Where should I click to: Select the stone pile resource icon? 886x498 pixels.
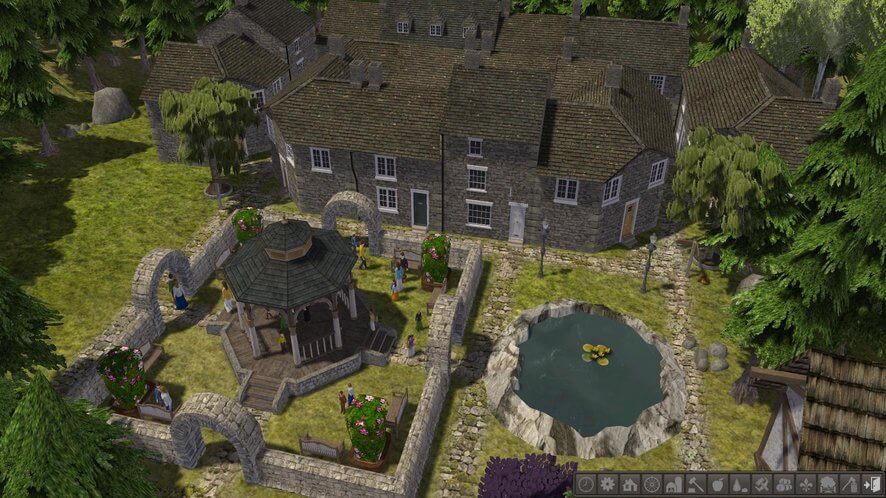(739, 484)
